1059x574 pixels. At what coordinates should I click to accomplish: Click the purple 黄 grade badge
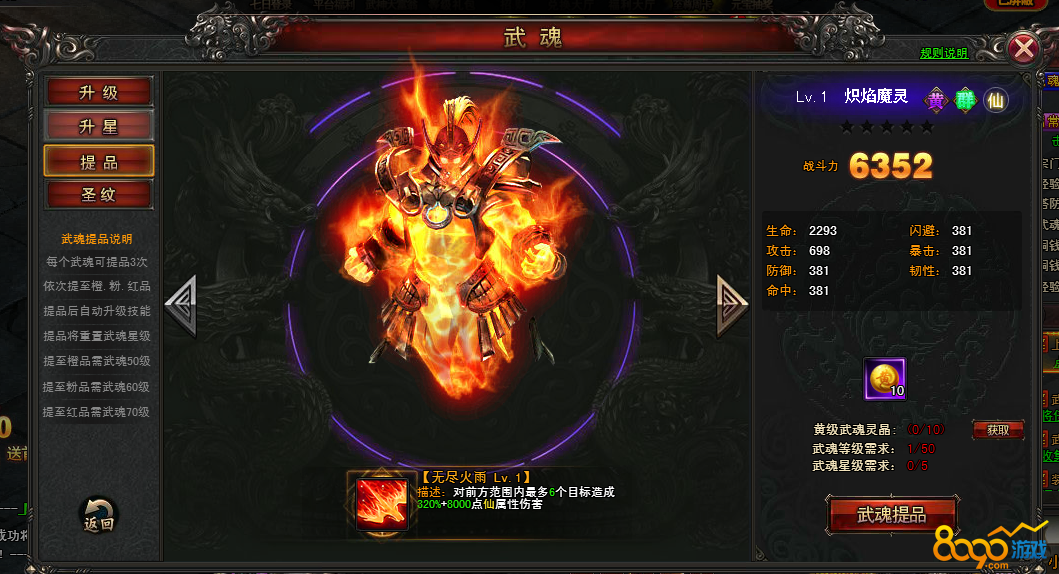point(936,99)
